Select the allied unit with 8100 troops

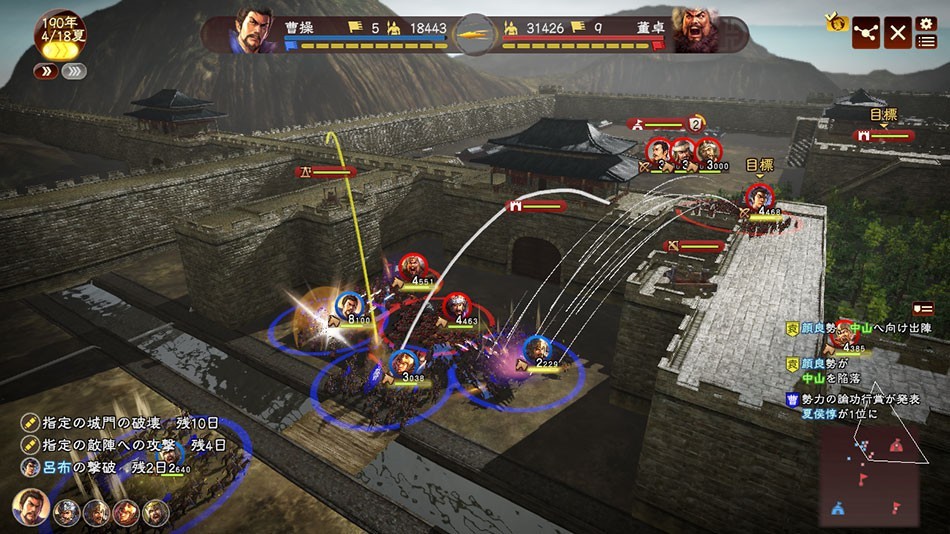click(x=349, y=305)
